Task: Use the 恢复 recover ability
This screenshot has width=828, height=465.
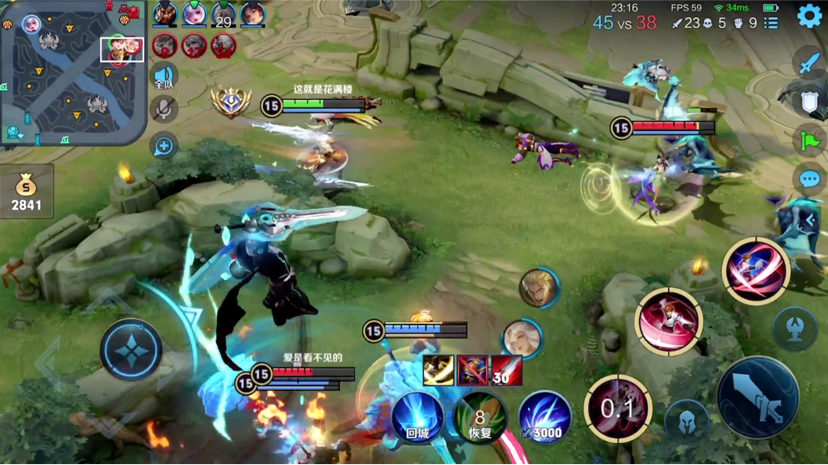Action: pyautogui.click(x=480, y=416)
